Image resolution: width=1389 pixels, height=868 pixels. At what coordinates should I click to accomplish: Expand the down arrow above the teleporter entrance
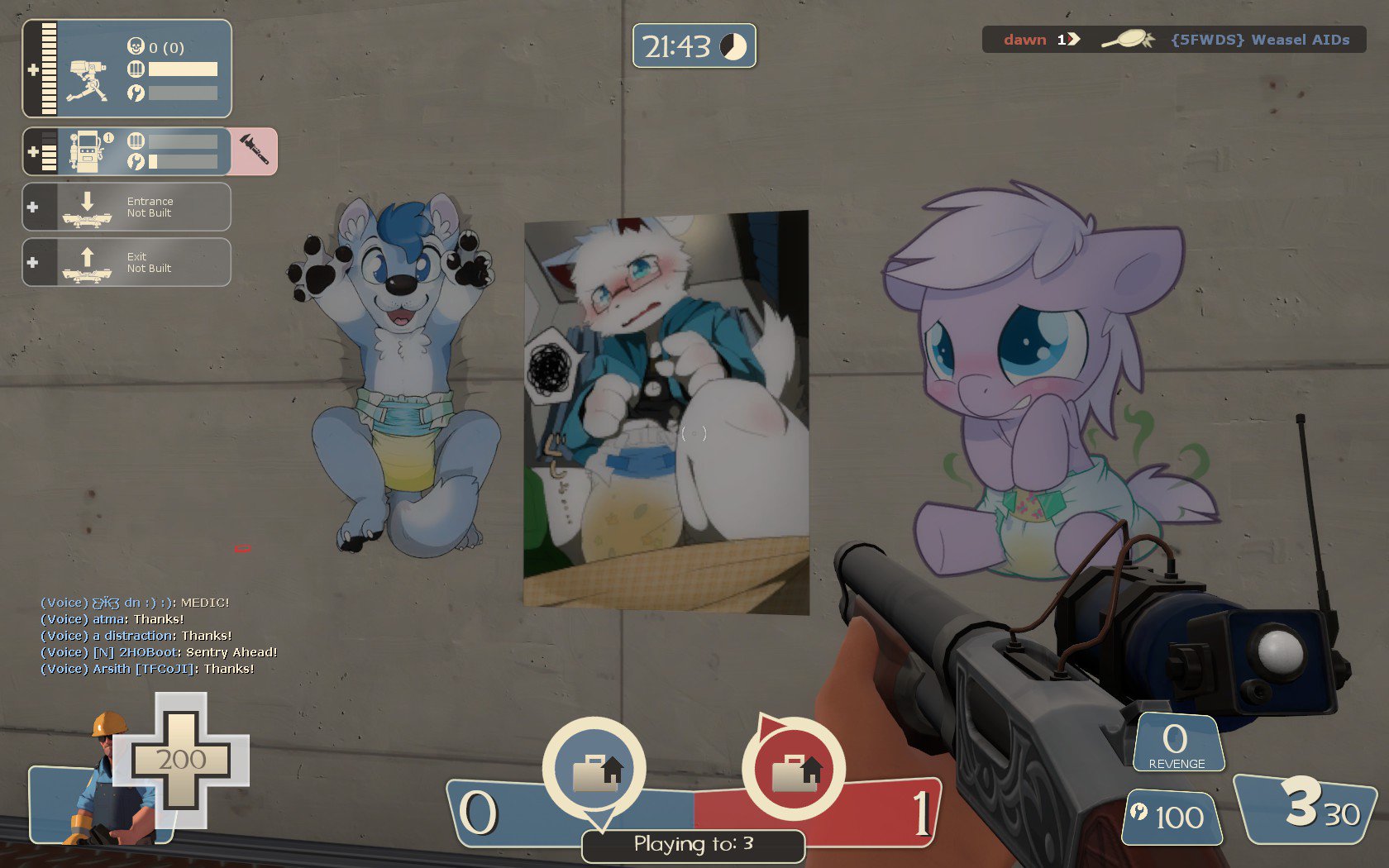(x=87, y=200)
